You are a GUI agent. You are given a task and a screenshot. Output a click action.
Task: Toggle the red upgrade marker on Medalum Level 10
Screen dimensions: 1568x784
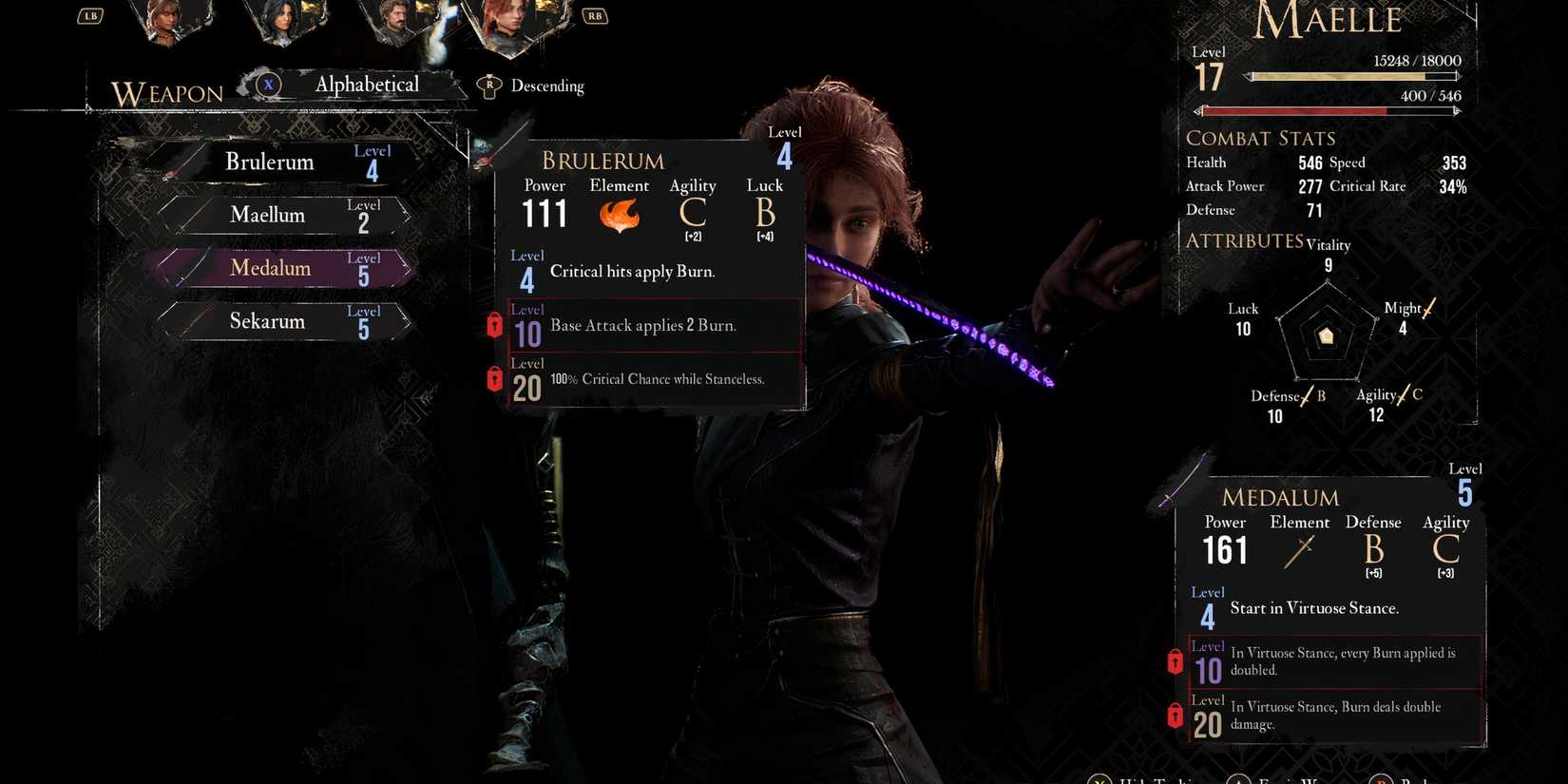[x=1174, y=661]
